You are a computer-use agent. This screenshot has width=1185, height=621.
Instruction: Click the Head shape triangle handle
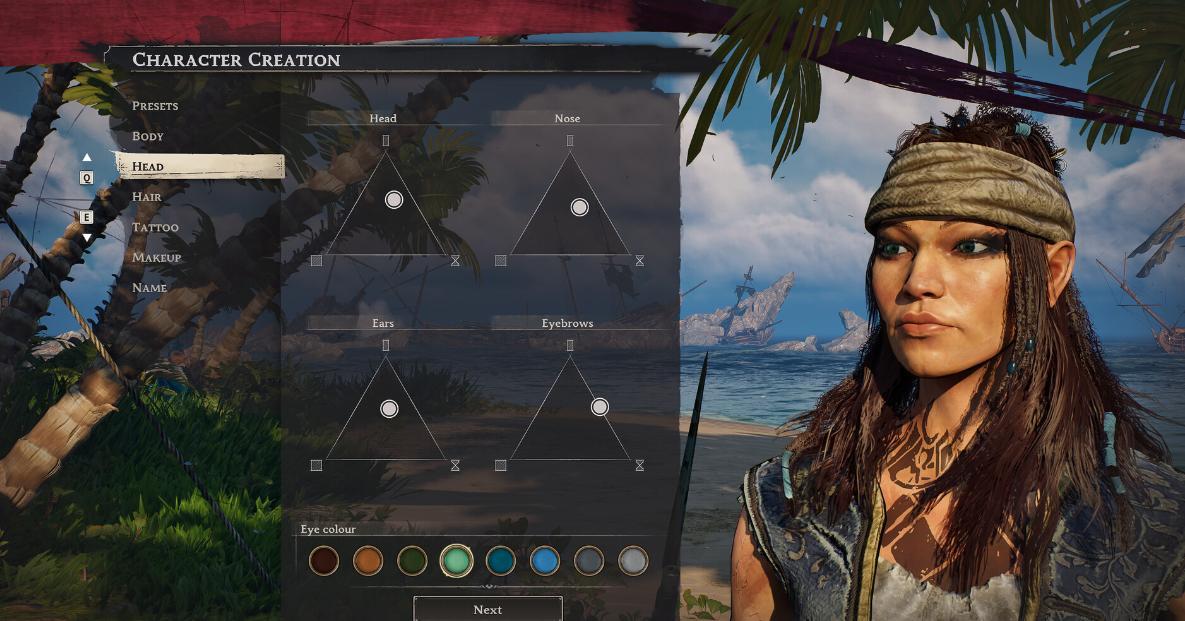click(x=394, y=200)
